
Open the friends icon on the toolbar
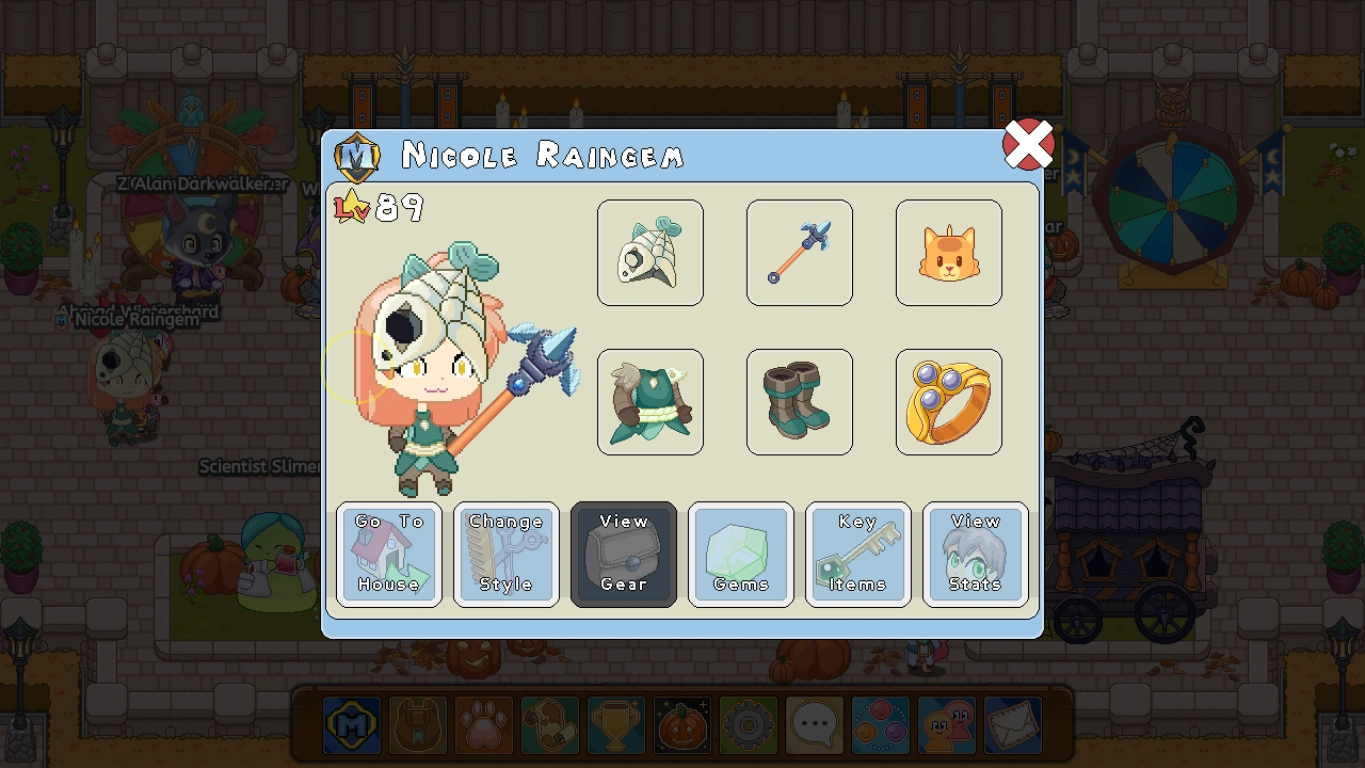[945, 725]
